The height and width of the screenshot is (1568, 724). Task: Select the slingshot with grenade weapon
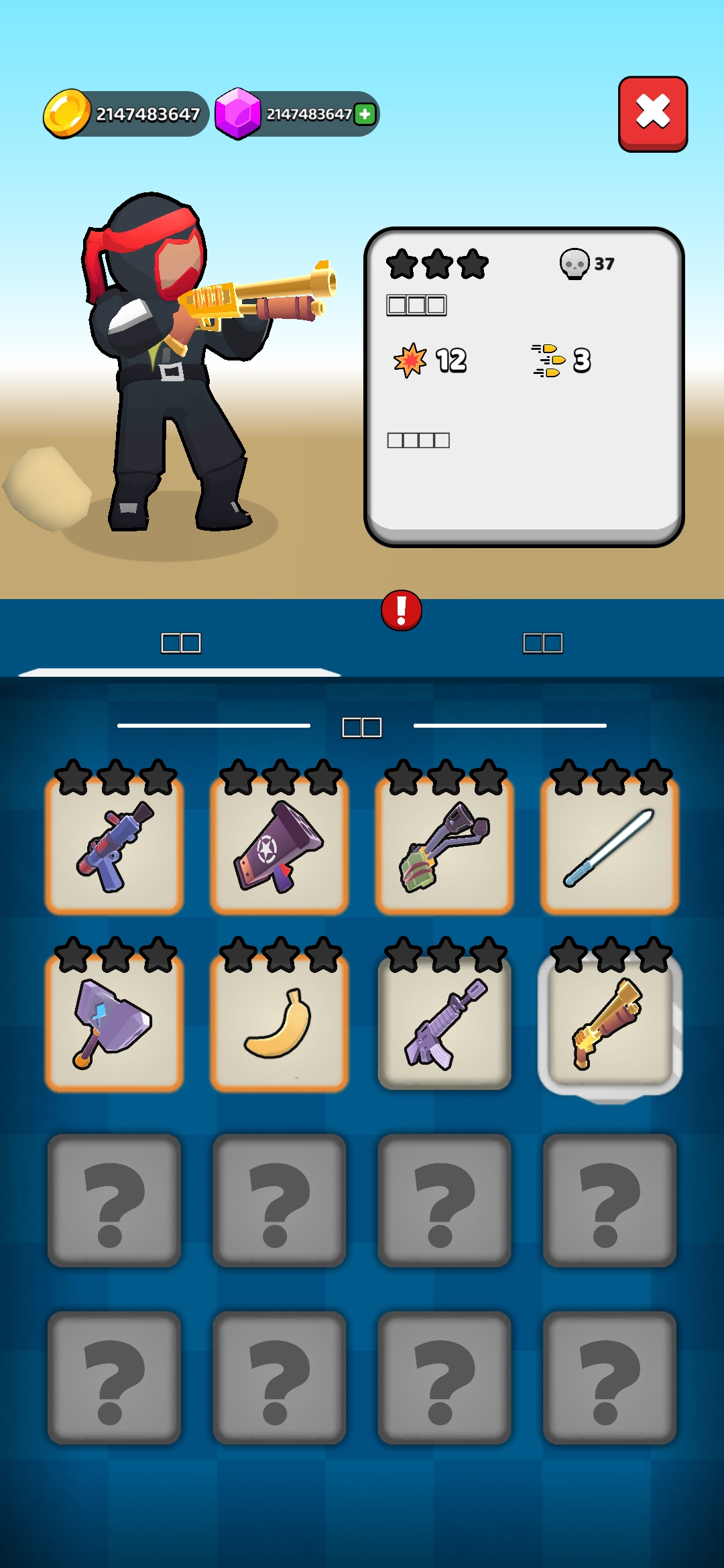pos(444,846)
